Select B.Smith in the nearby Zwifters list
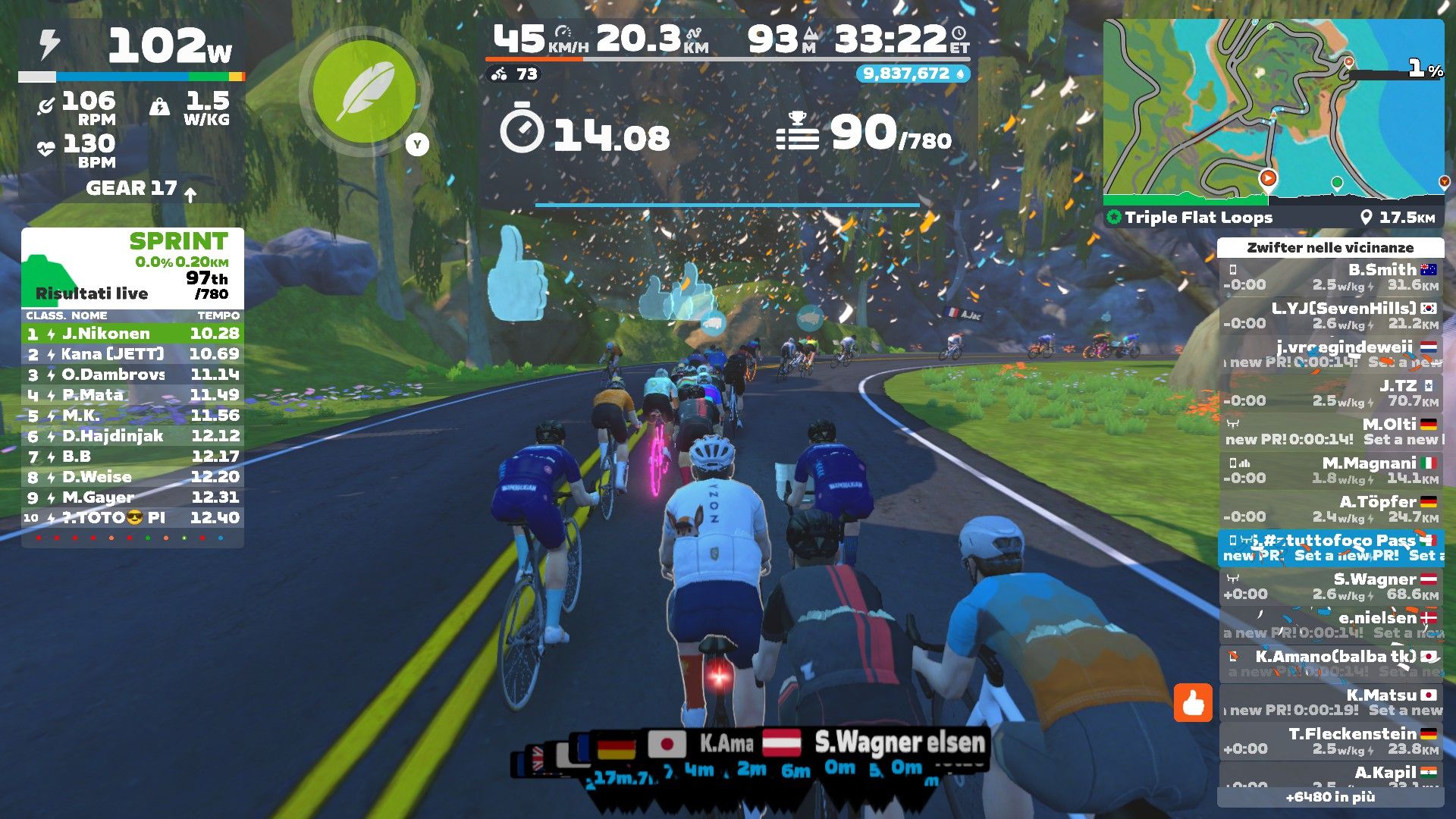The width and height of the screenshot is (1456, 819). [x=1331, y=278]
